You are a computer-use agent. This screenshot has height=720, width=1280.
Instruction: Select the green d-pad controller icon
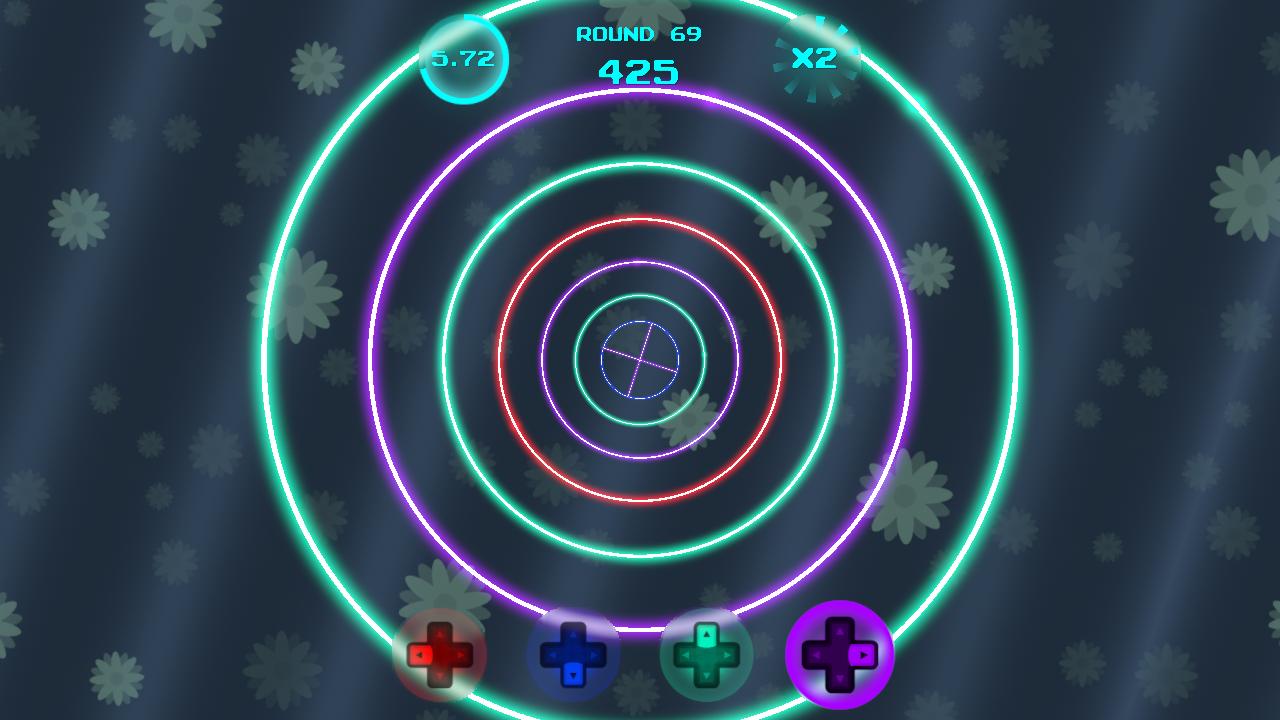coord(705,655)
